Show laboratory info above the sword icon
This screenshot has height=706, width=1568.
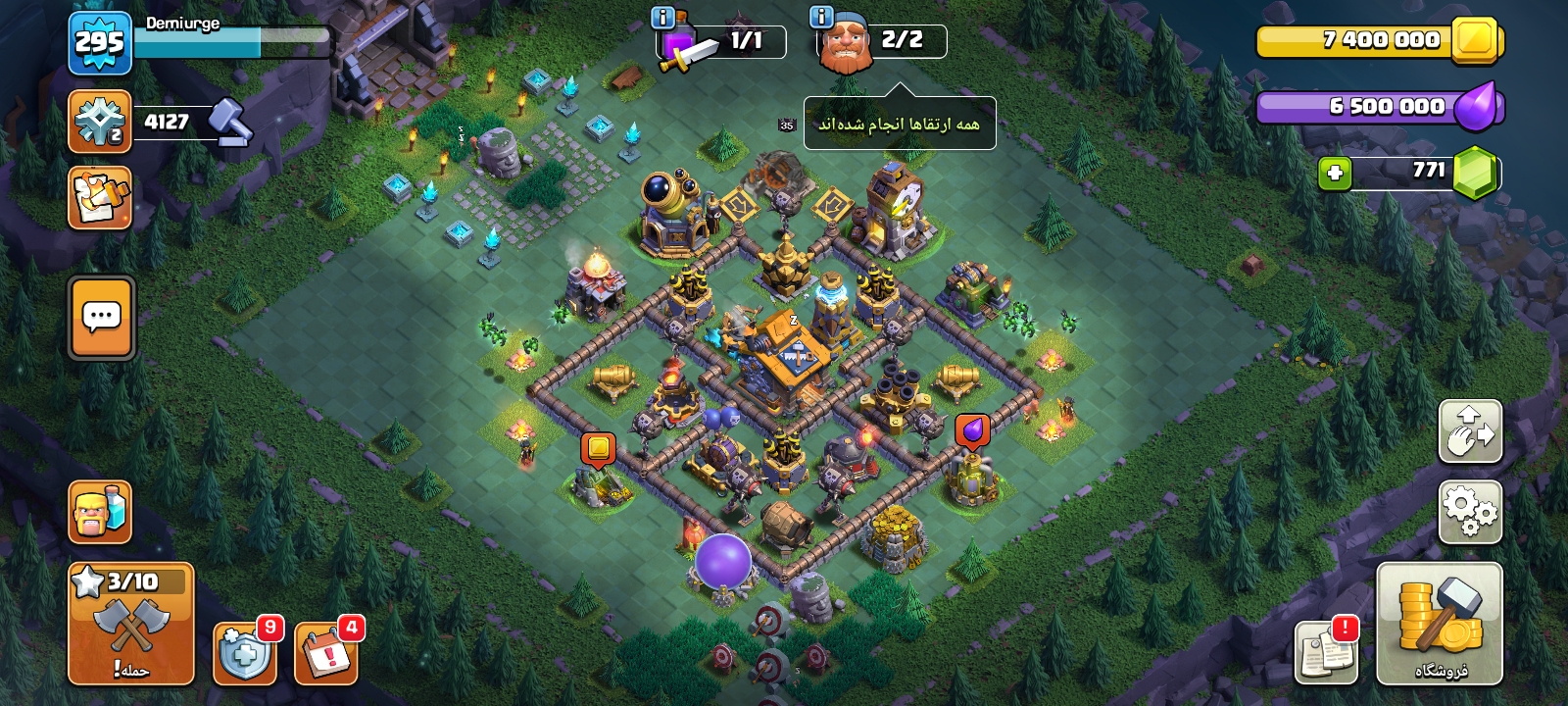coord(662,17)
